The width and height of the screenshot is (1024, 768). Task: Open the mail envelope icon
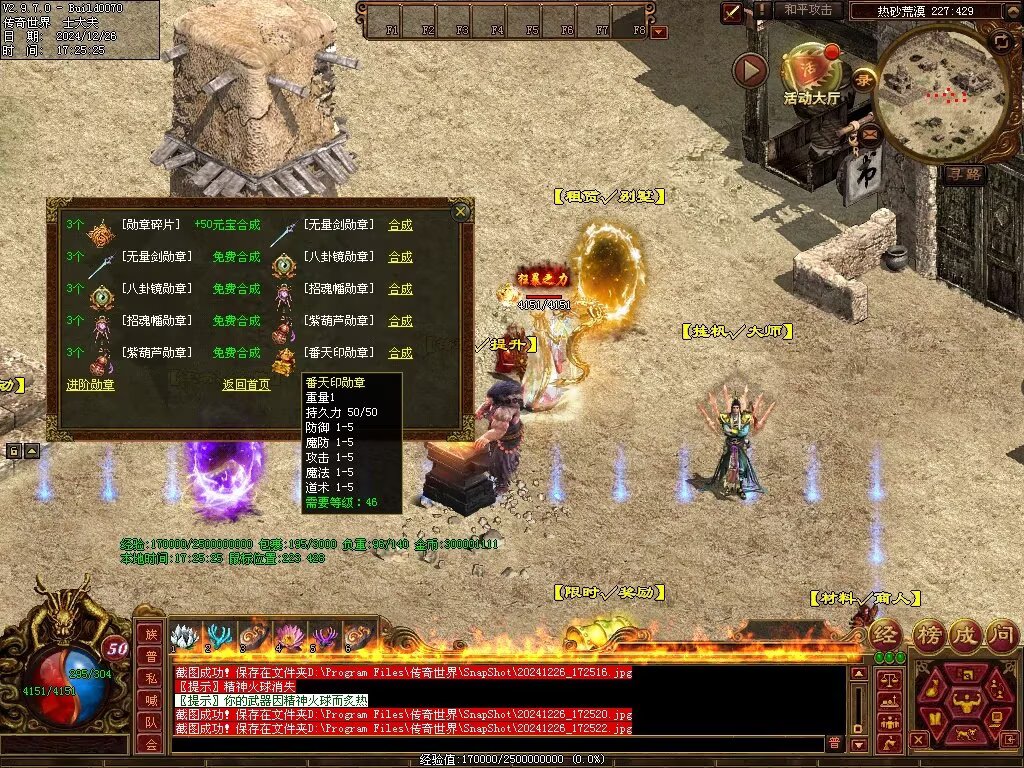(869, 131)
